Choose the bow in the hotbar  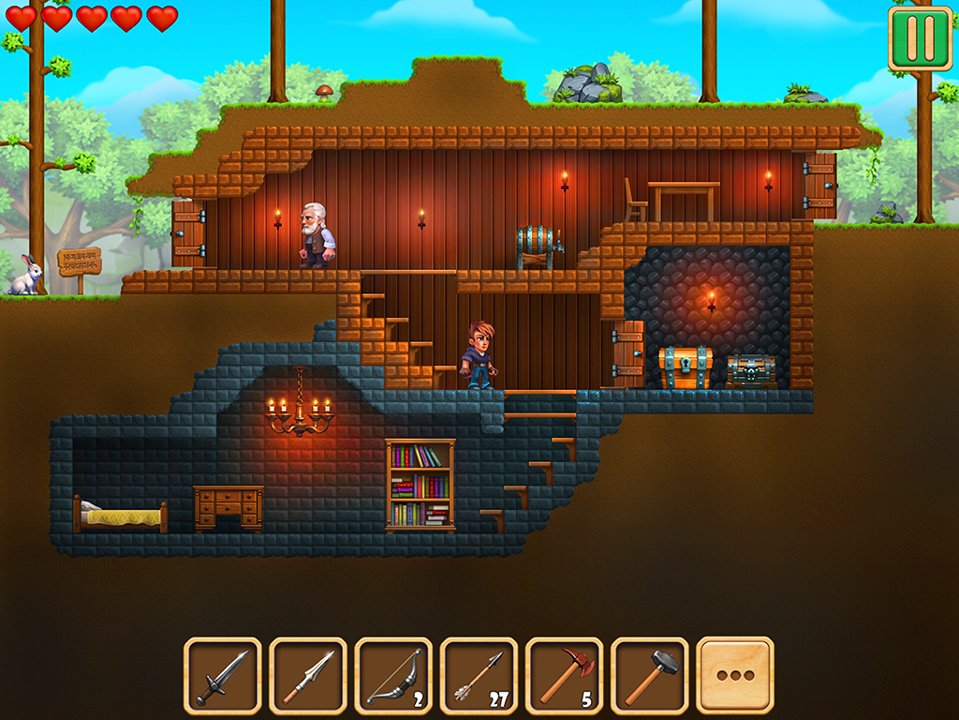point(393,675)
